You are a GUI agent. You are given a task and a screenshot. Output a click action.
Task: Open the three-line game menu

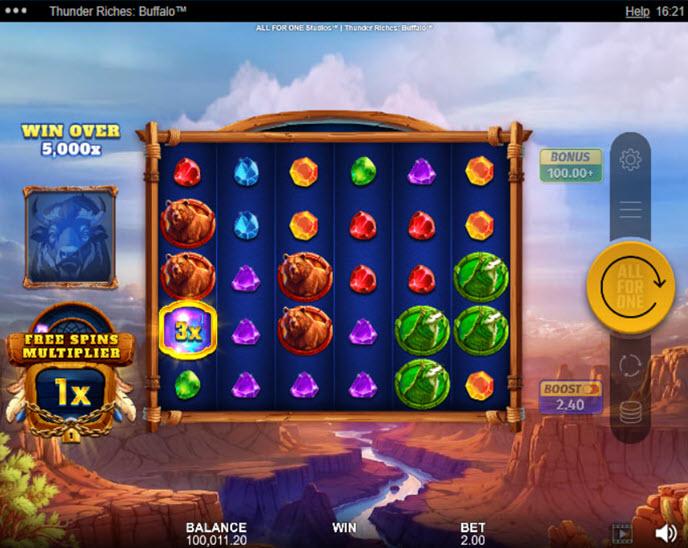coord(630,209)
